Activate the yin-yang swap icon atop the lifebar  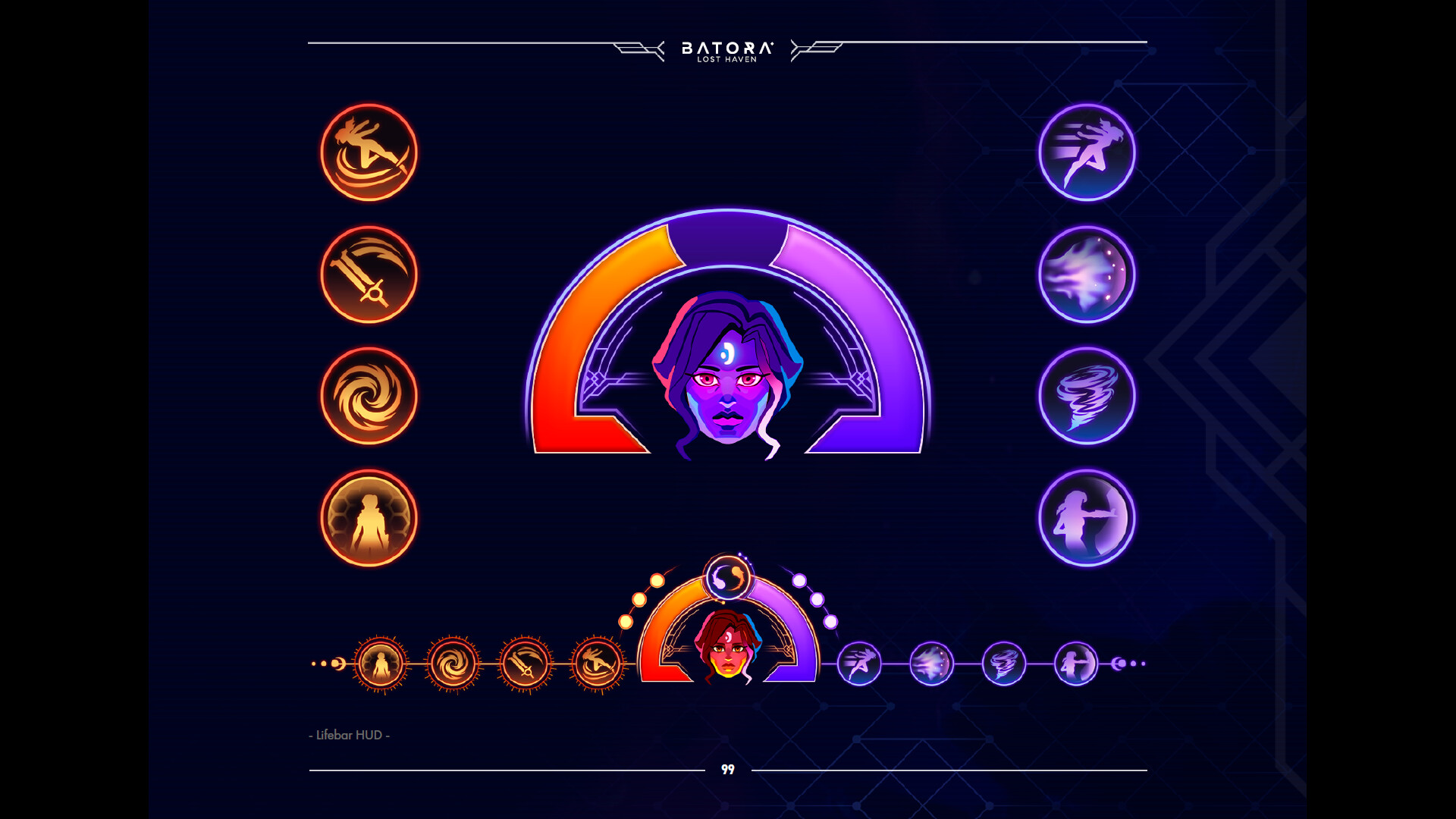(727, 578)
